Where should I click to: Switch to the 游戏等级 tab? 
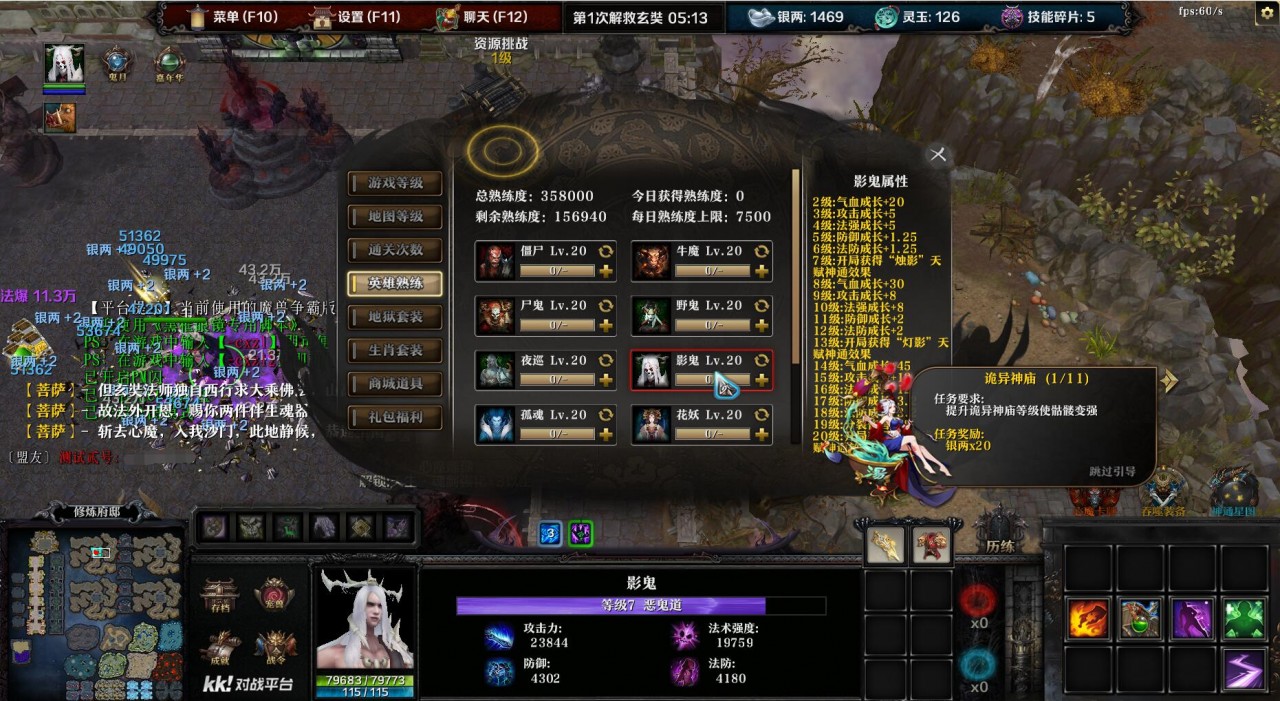(395, 183)
